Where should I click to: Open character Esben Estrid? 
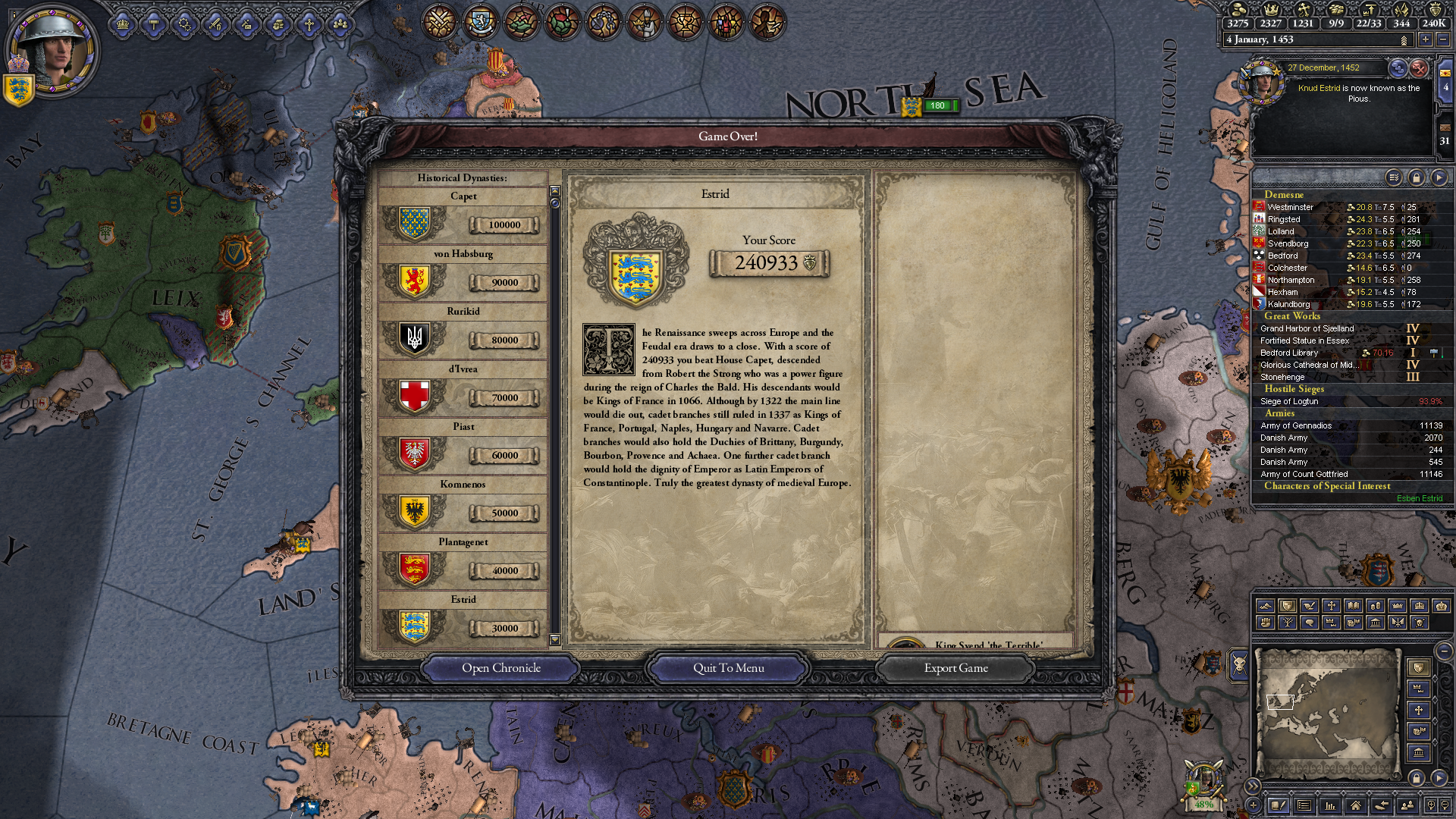click(x=1419, y=498)
